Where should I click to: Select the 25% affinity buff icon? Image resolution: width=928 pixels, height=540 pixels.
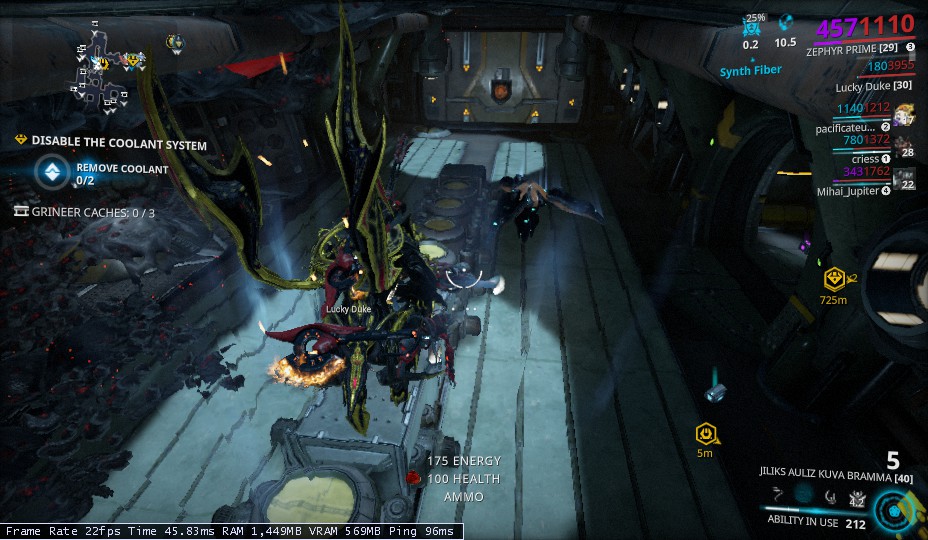click(751, 25)
